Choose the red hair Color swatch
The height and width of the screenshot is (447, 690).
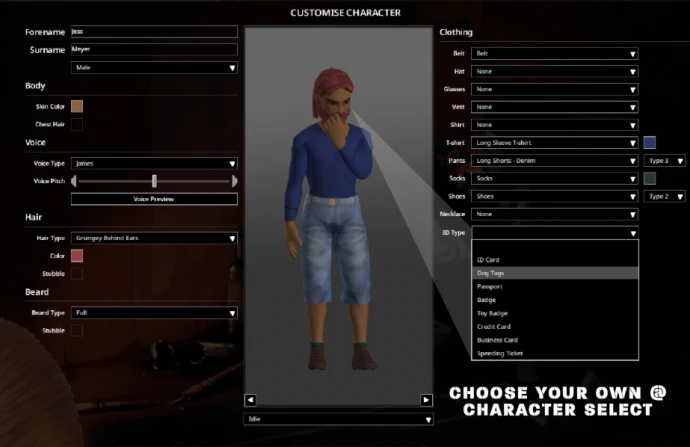coord(77,256)
